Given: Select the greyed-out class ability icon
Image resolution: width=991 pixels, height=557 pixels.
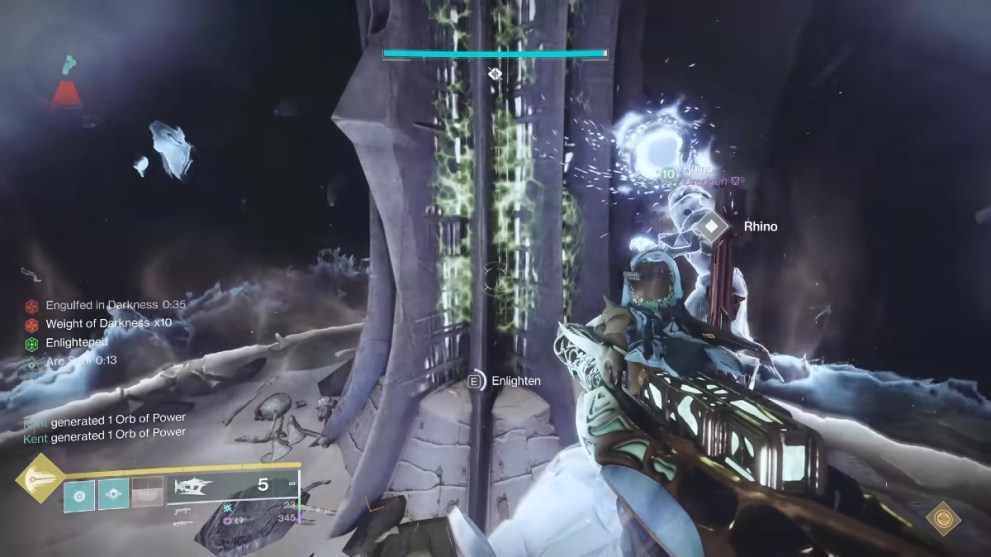Looking at the screenshot, I should pyautogui.click(x=147, y=493).
